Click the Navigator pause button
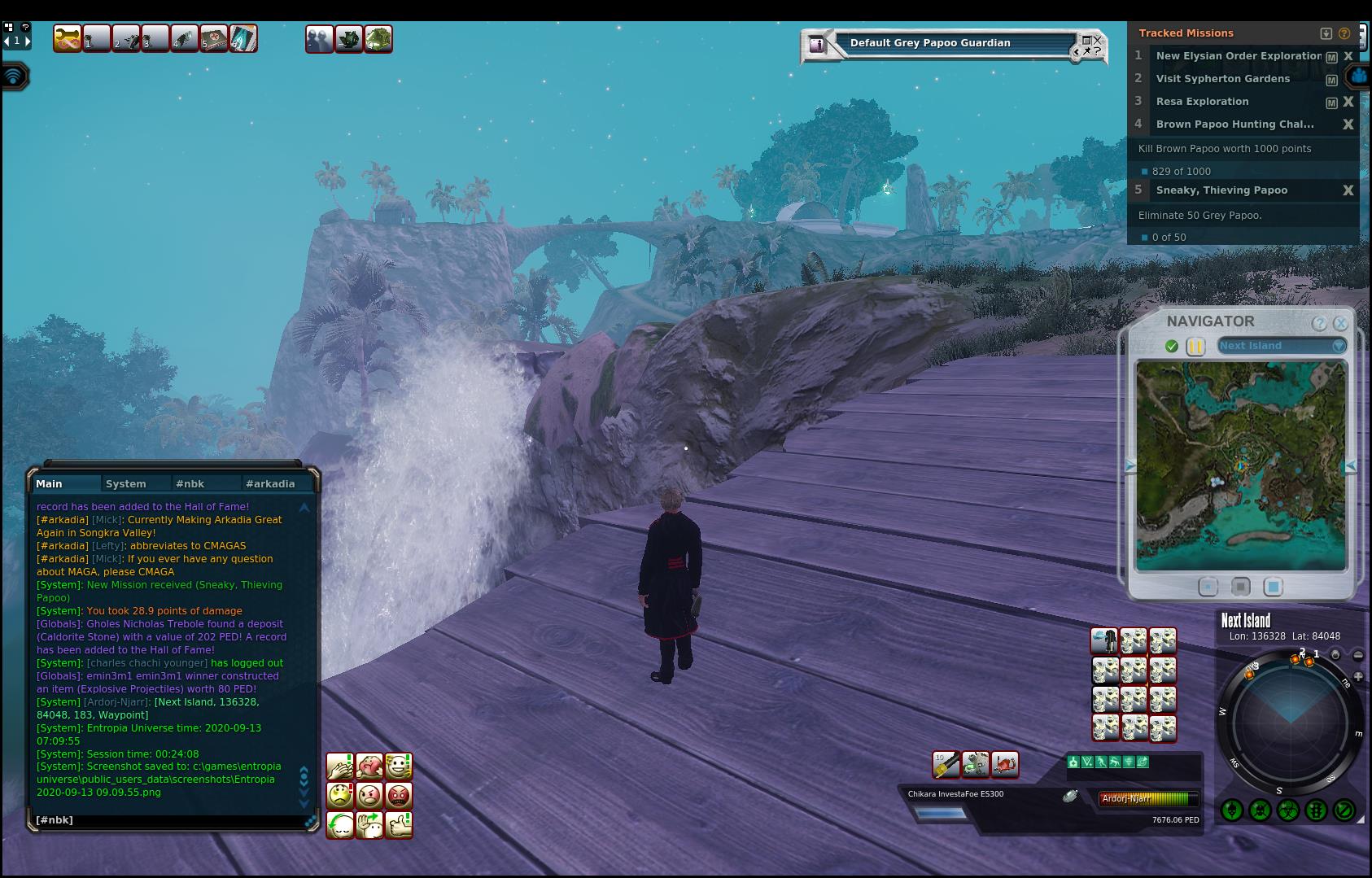1372x878 pixels. click(1195, 346)
